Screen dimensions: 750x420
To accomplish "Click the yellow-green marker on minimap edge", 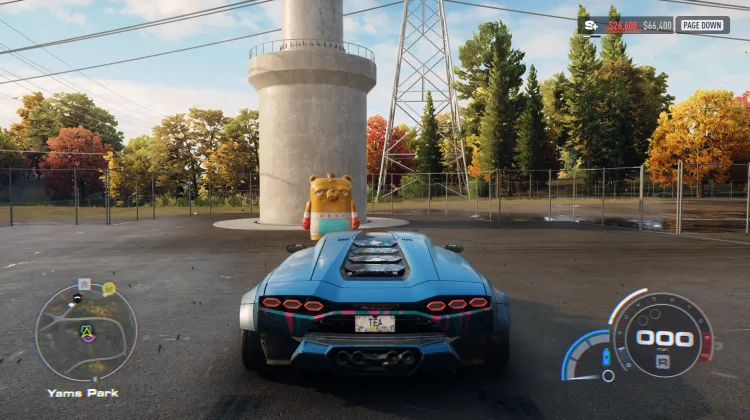I will point(108,289).
